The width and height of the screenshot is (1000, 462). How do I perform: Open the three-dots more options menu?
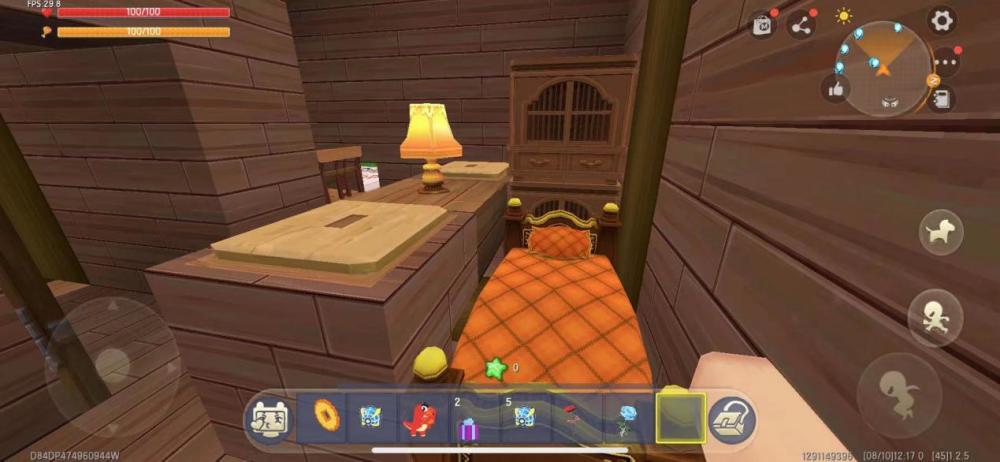(945, 63)
